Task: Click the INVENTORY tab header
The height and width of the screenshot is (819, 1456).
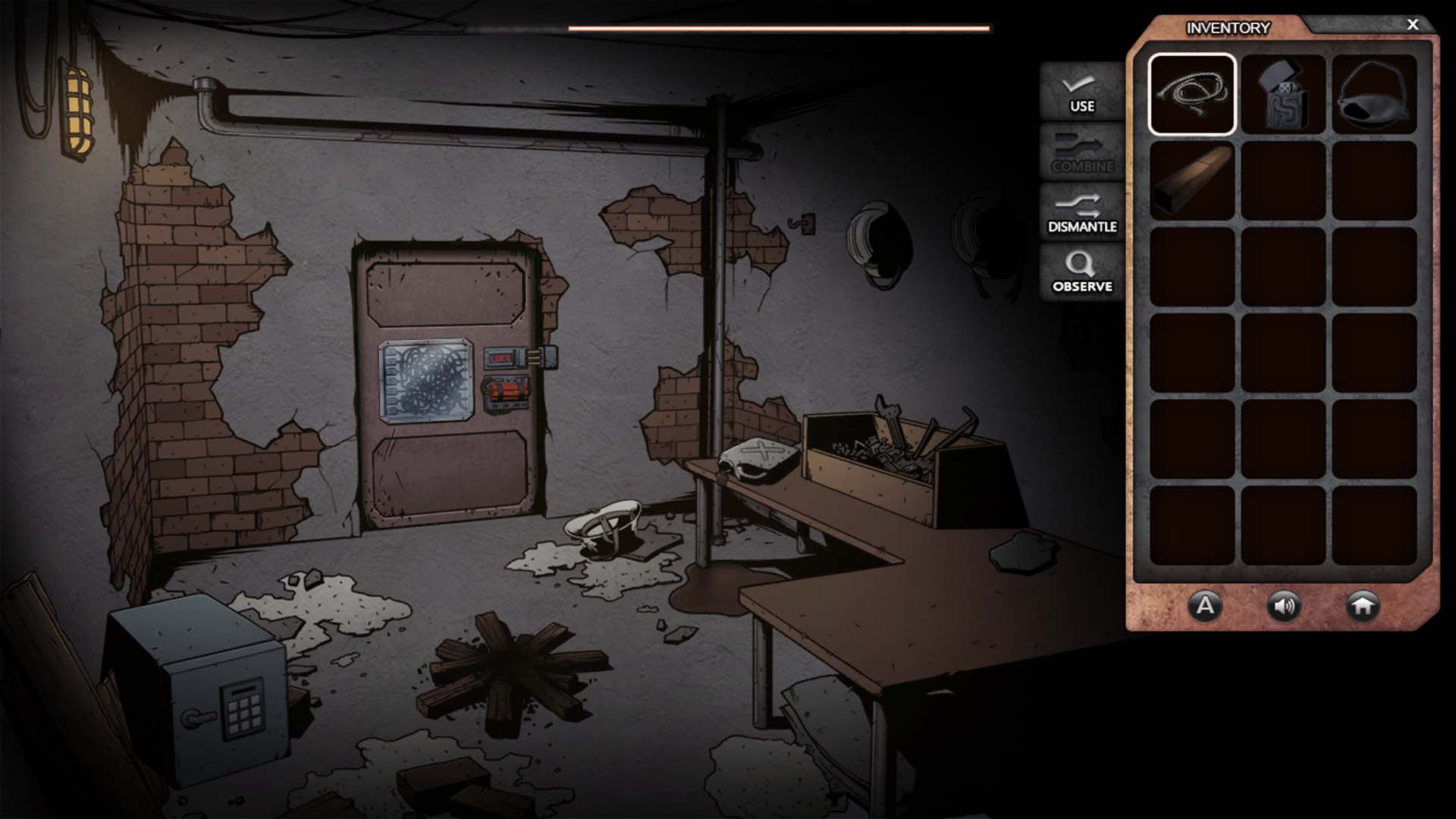Action: coord(1229,27)
